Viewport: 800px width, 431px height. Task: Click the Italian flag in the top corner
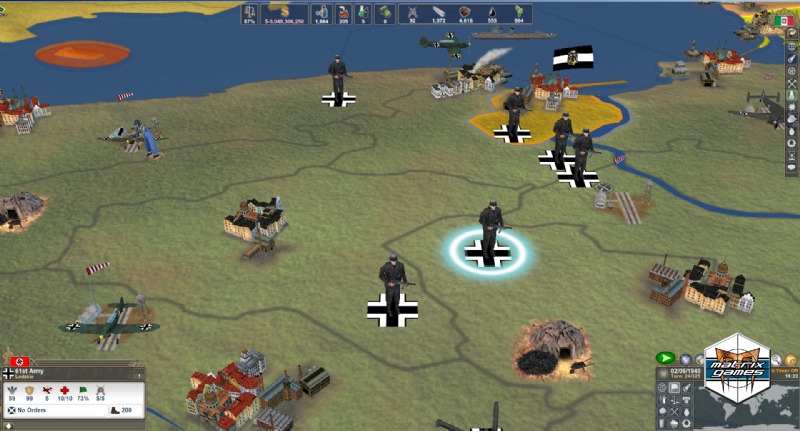tap(785, 20)
